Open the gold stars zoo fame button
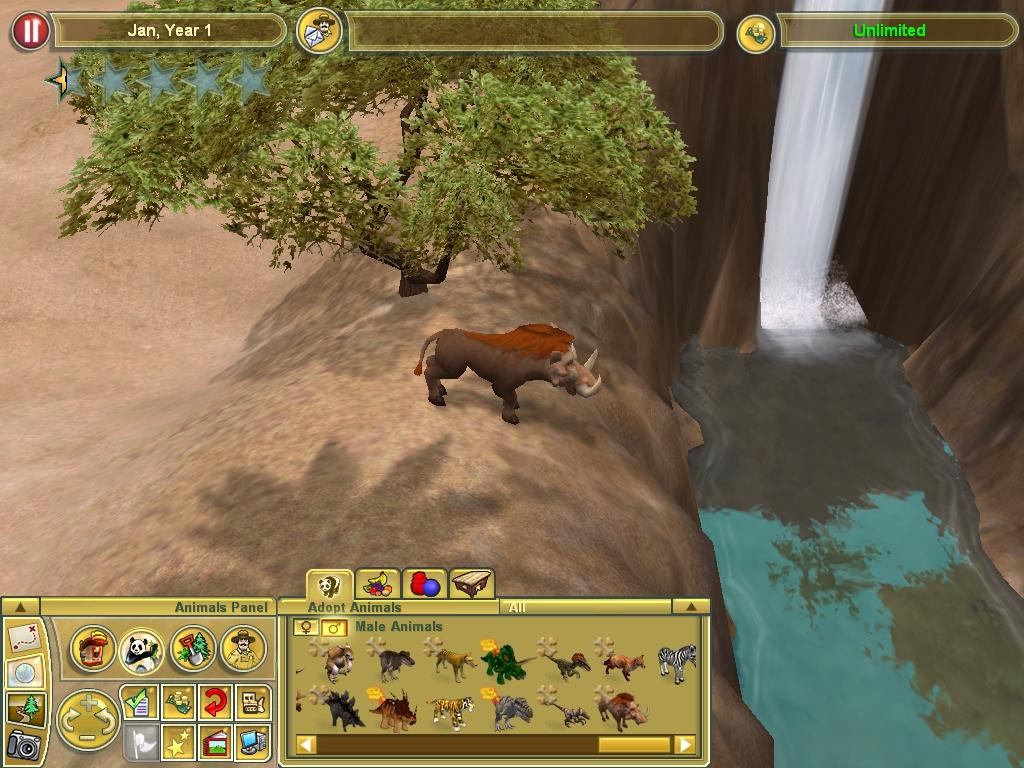The width and height of the screenshot is (1024, 768). click(177, 743)
